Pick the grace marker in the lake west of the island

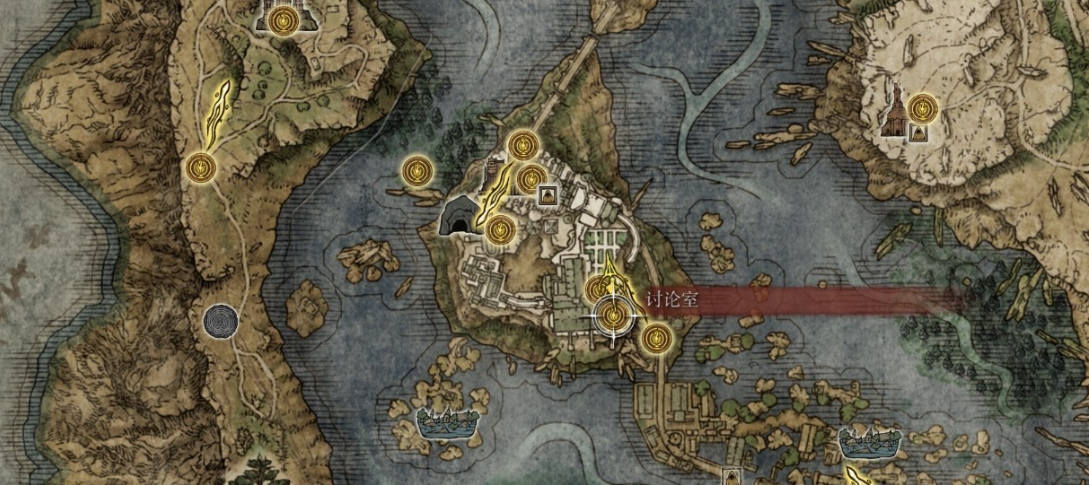point(416,170)
